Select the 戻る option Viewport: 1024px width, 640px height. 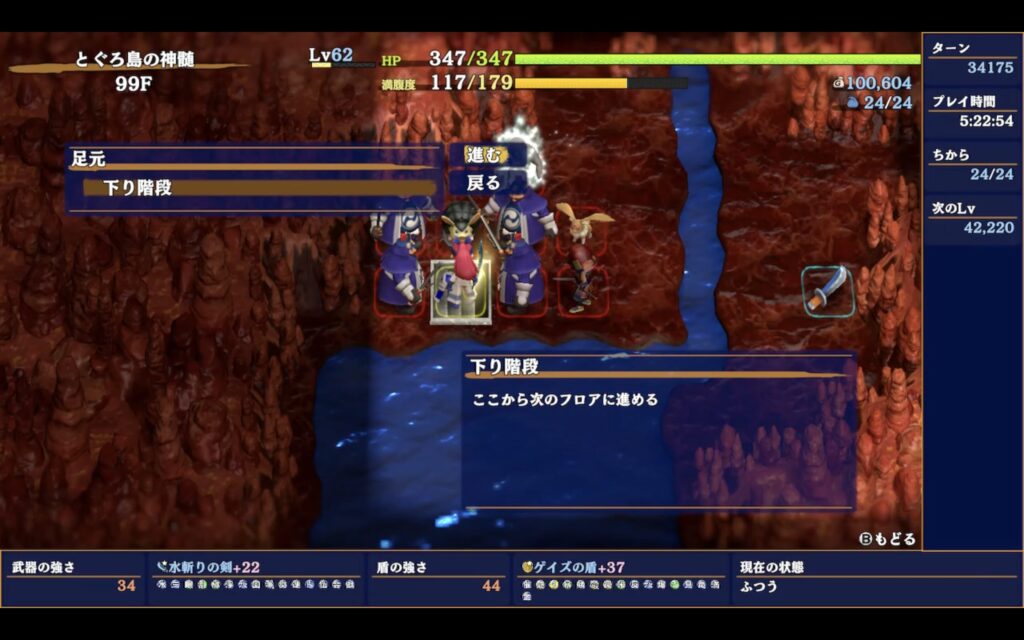point(484,183)
